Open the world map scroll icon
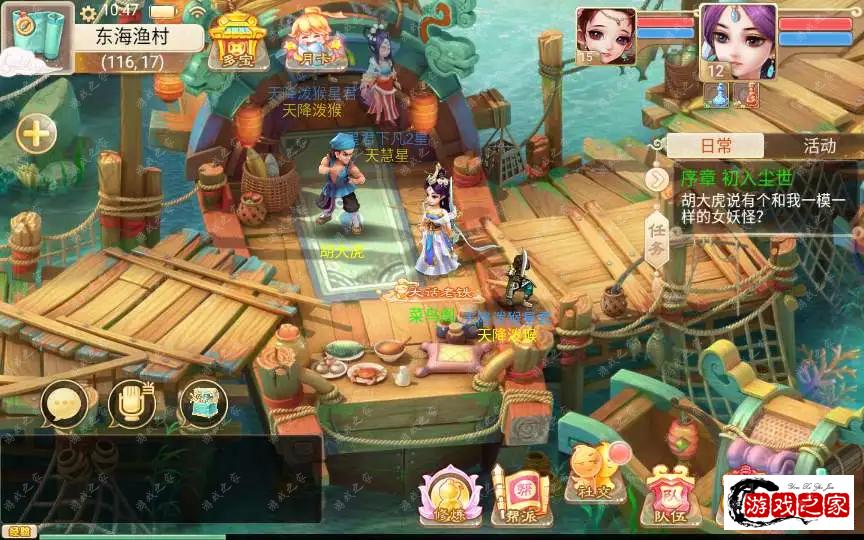The width and height of the screenshot is (864, 540). (x=36, y=38)
